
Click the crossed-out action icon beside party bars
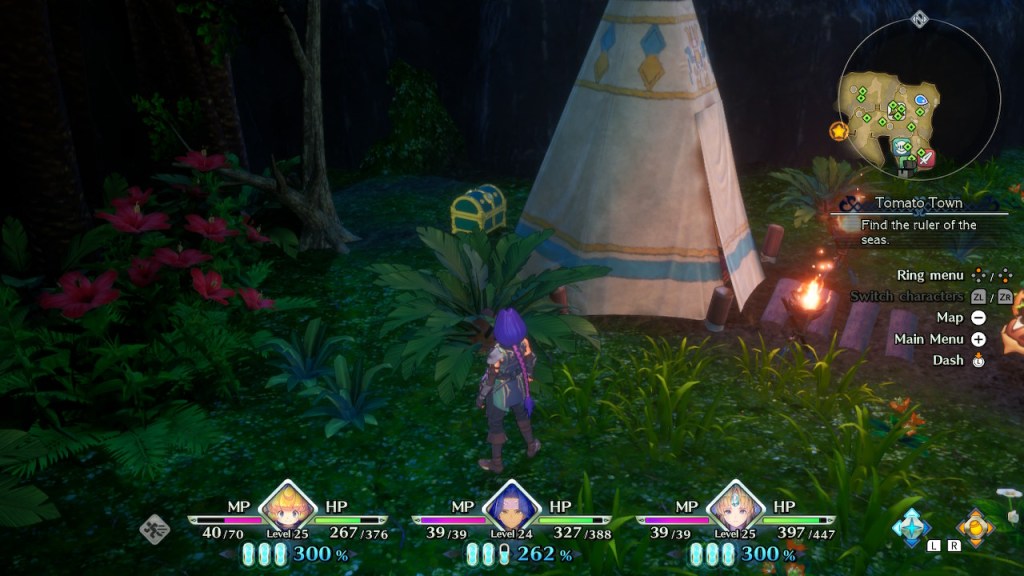155,527
